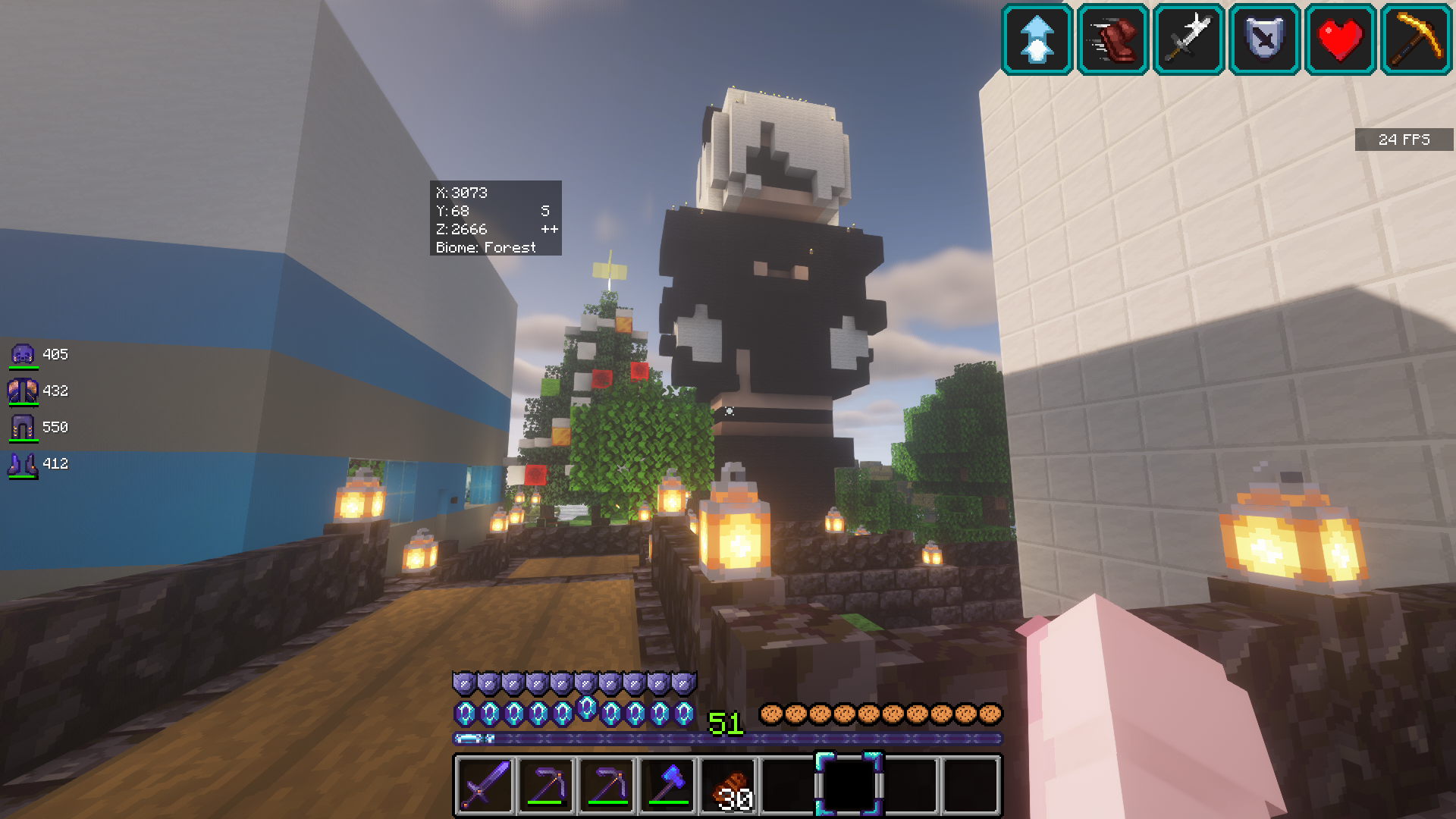Screen dimensions: 1456x819
Task: Click the golden pickaxe haste icon
Action: (x=1416, y=39)
